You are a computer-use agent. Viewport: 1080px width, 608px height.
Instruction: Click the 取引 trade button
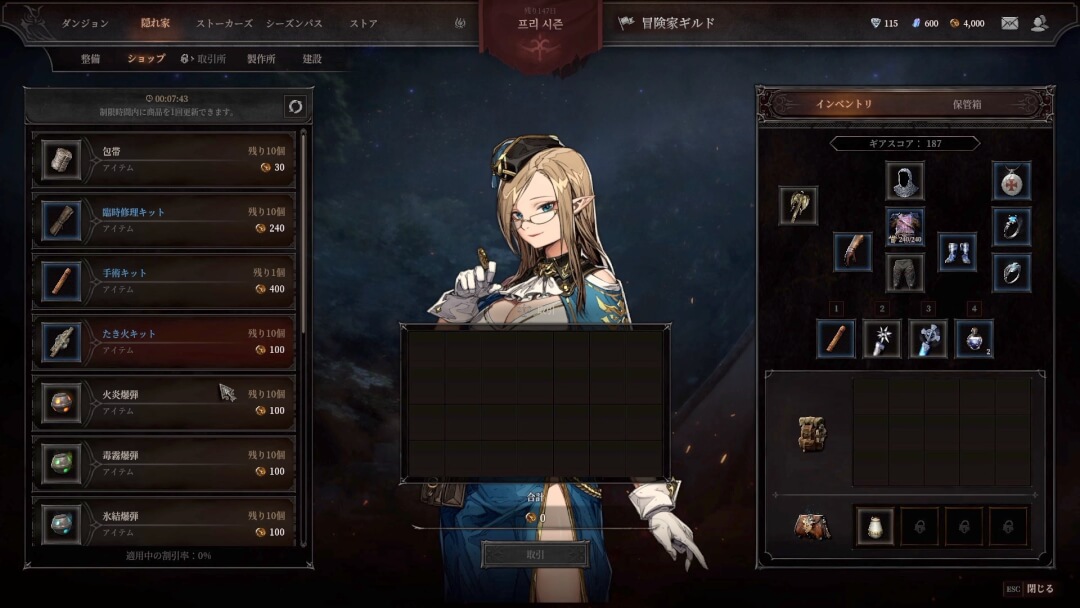pyautogui.click(x=535, y=554)
